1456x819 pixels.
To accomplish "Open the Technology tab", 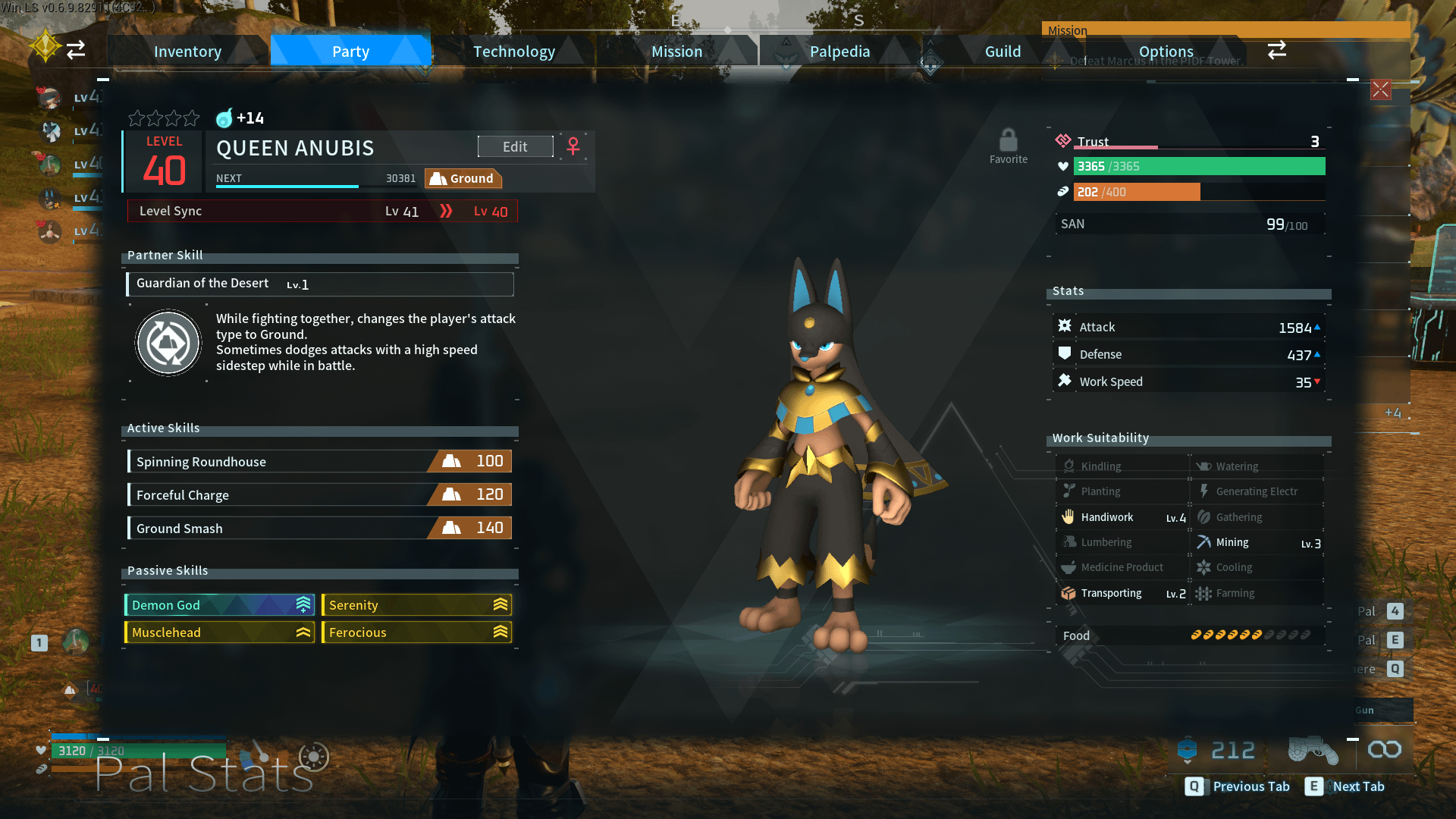I will 513,52.
